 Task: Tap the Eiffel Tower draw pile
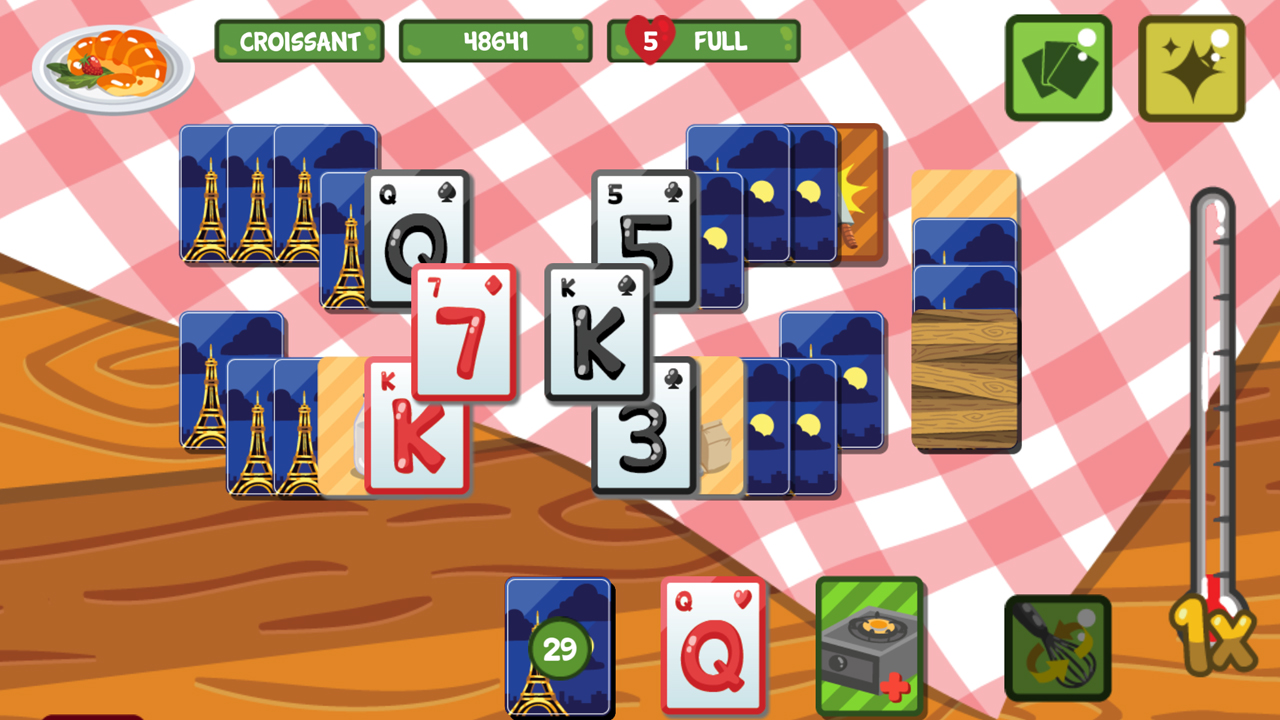[x=558, y=648]
